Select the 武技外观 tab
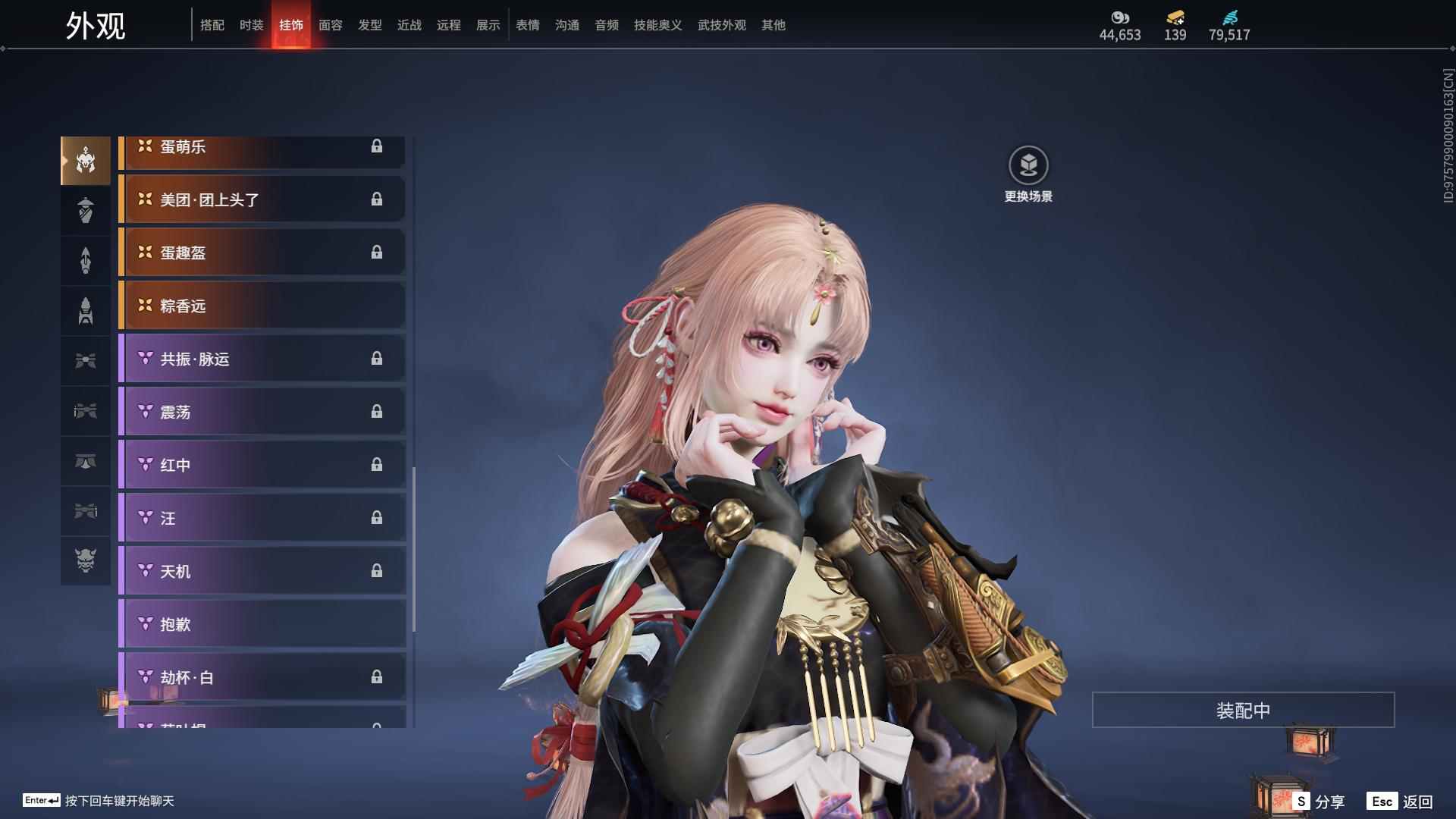This screenshot has width=1456, height=819. pyautogui.click(x=721, y=25)
